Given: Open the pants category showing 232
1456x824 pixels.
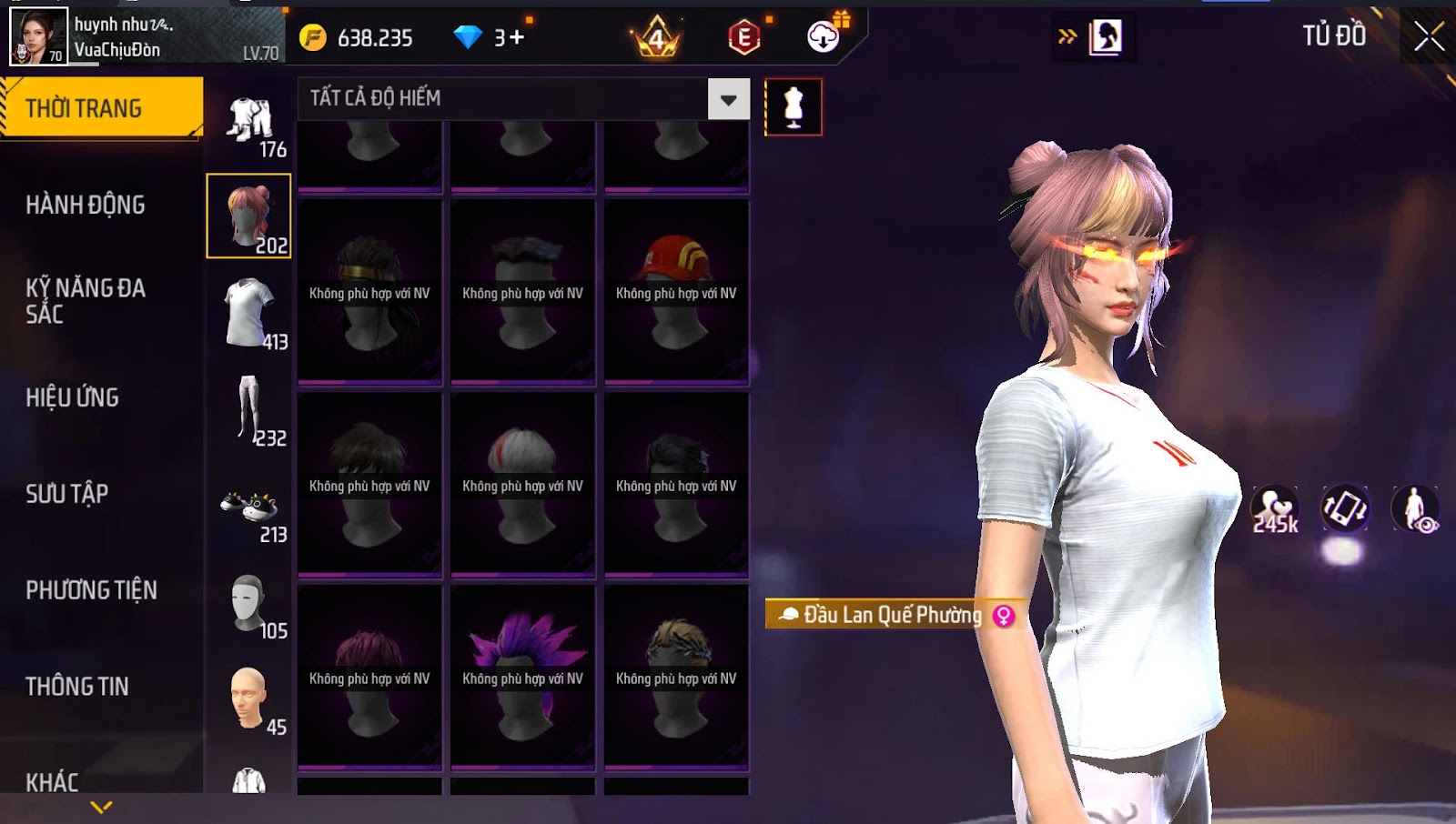Looking at the screenshot, I should (x=249, y=409).
